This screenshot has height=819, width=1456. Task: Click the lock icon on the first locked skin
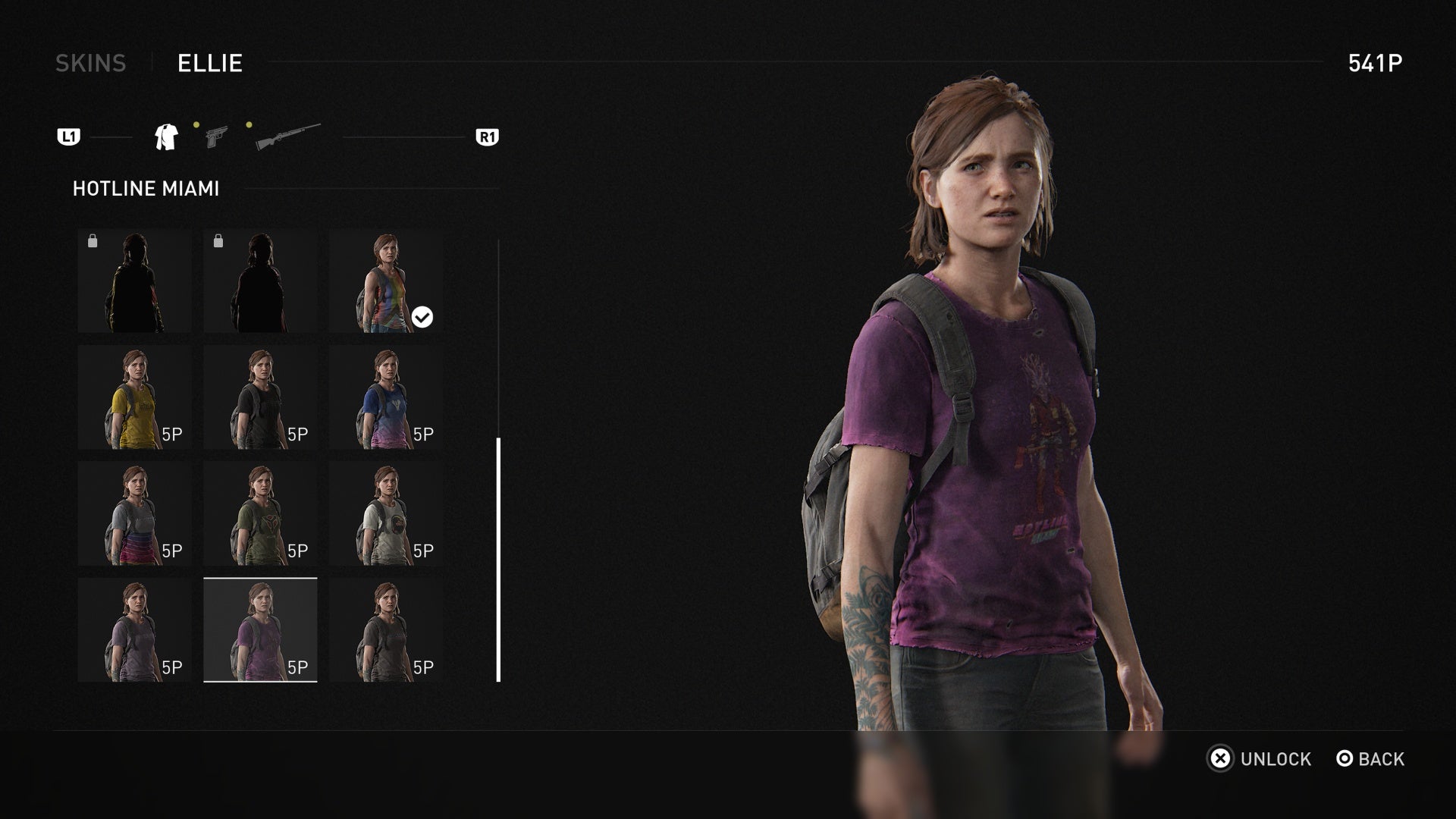93,240
